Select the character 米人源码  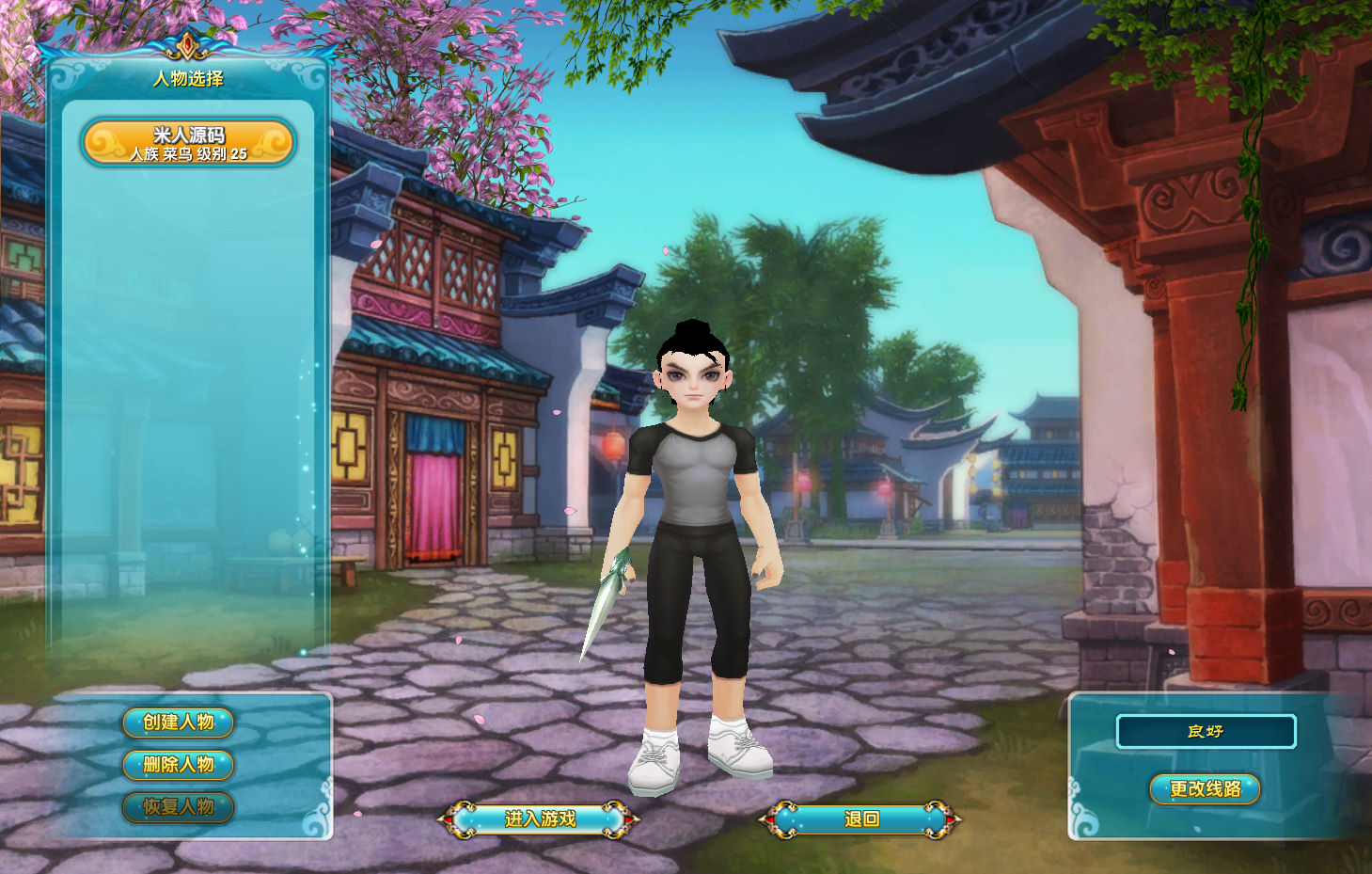[x=188, y=142]
